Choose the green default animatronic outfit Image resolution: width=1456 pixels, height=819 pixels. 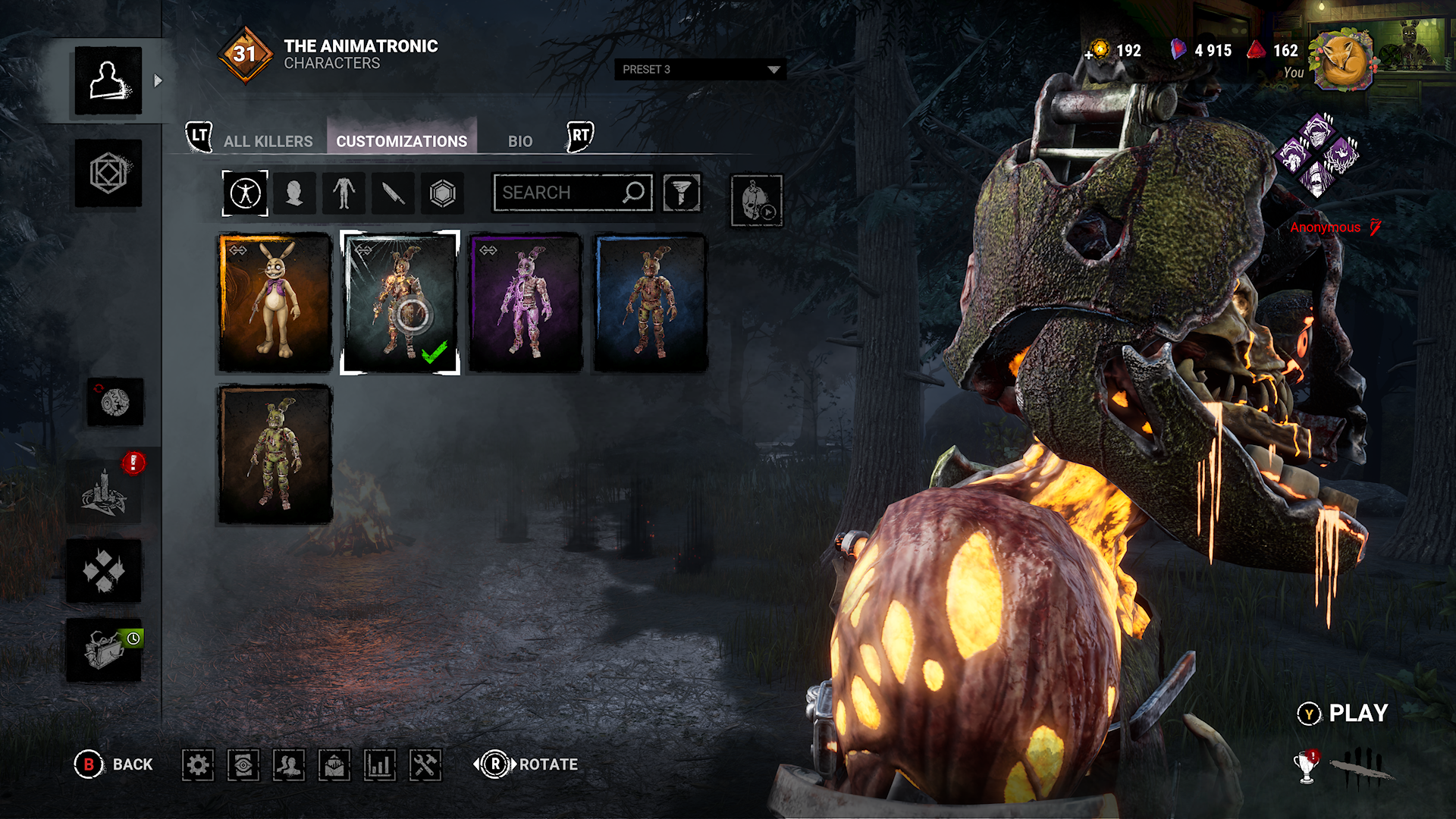pyautogui.click(x=275, y=454)
